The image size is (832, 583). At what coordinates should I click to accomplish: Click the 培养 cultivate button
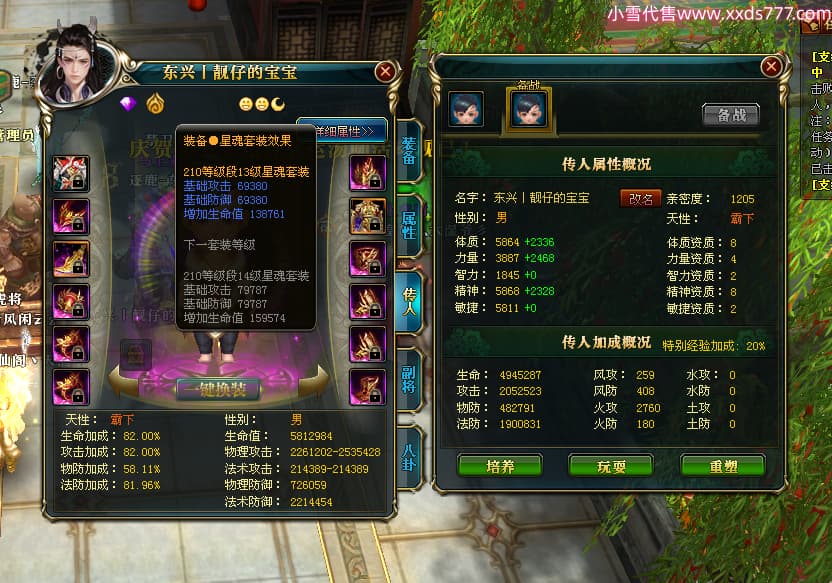click(x=499, y=466)
